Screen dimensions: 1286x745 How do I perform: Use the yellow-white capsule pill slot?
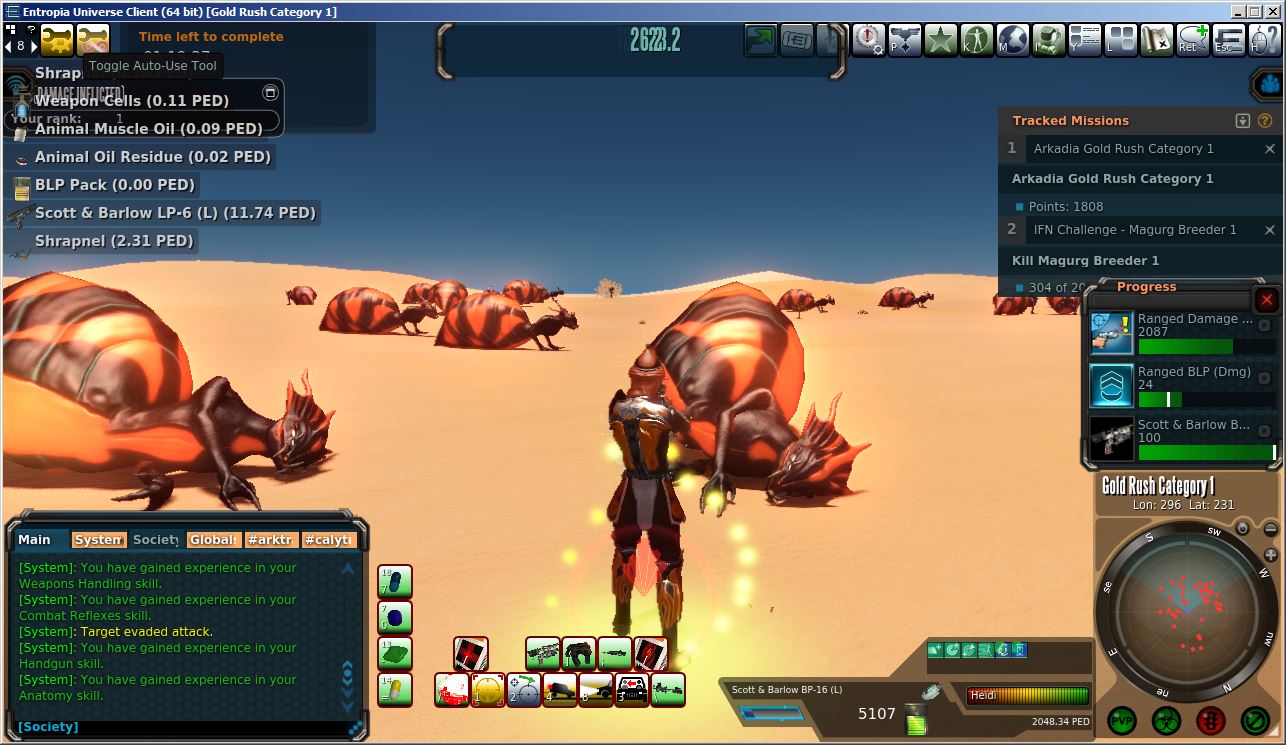(395, 690)
